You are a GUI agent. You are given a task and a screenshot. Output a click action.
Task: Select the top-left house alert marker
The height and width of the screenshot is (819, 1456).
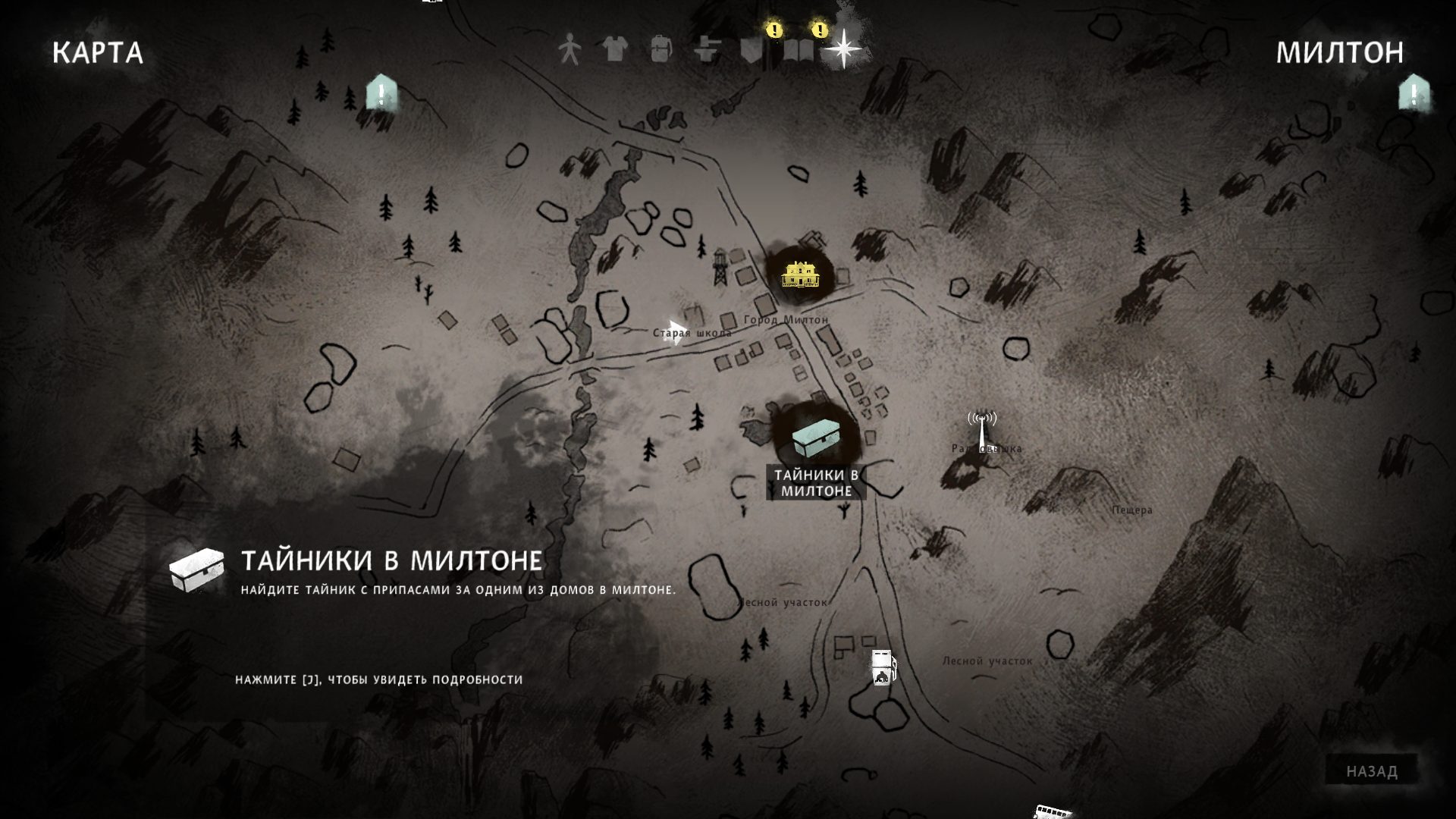point(381,94)
